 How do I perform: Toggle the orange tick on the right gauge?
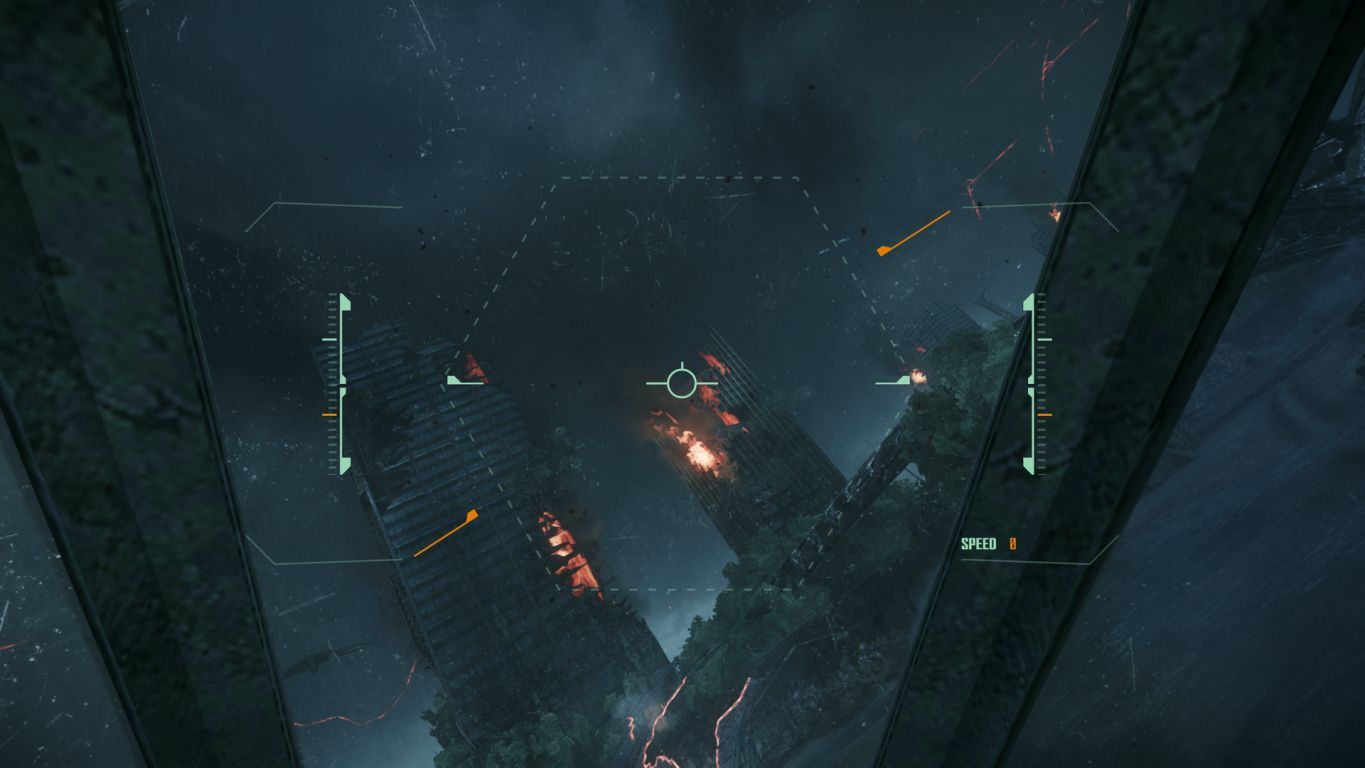point(1046,413)
